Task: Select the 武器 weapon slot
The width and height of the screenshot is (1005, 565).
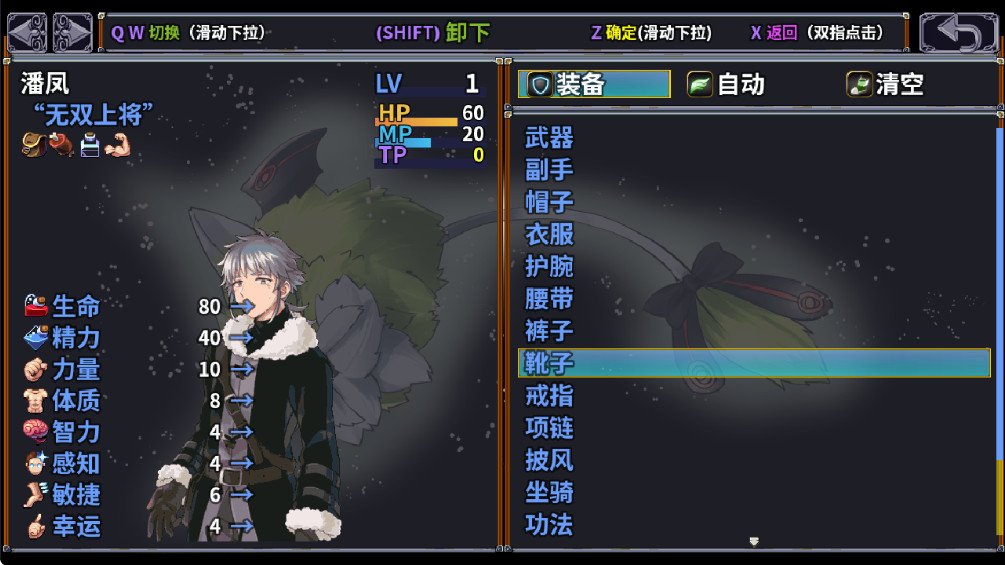Action: [x=550, y=138]
